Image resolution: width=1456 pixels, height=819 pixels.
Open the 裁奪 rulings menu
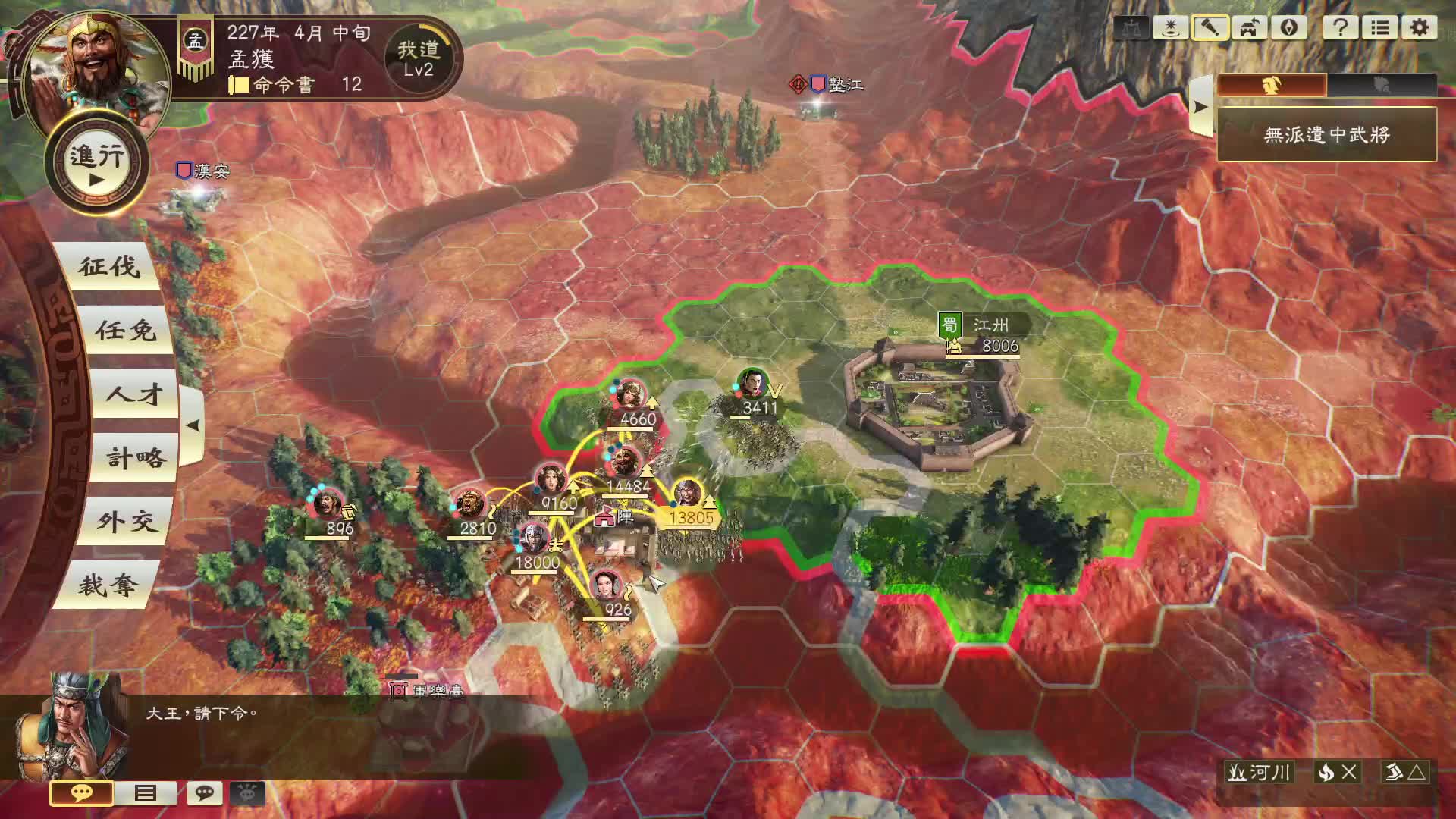tap(108, 585)
